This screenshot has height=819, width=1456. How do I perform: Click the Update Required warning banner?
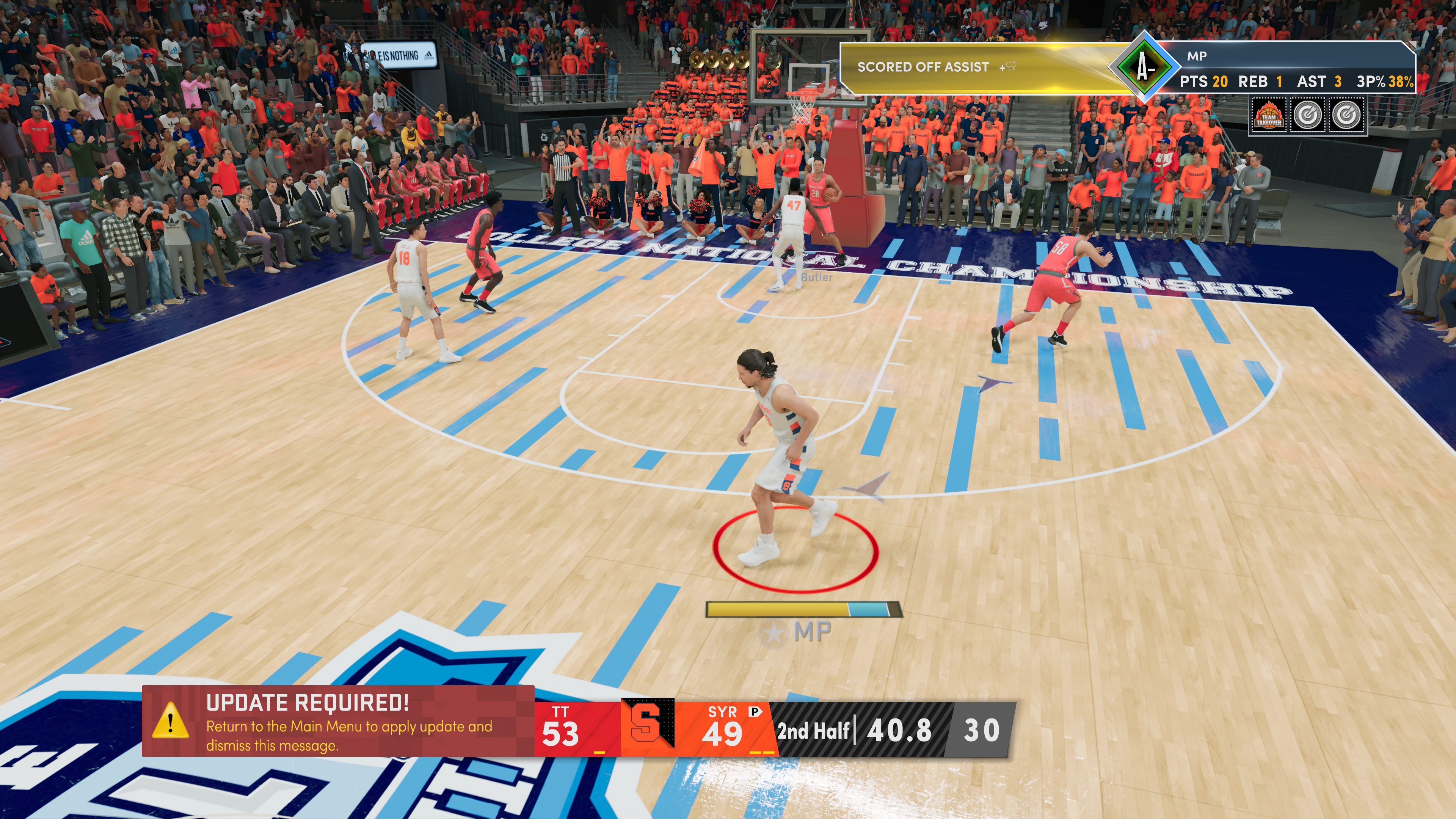(x=338, y=721)
